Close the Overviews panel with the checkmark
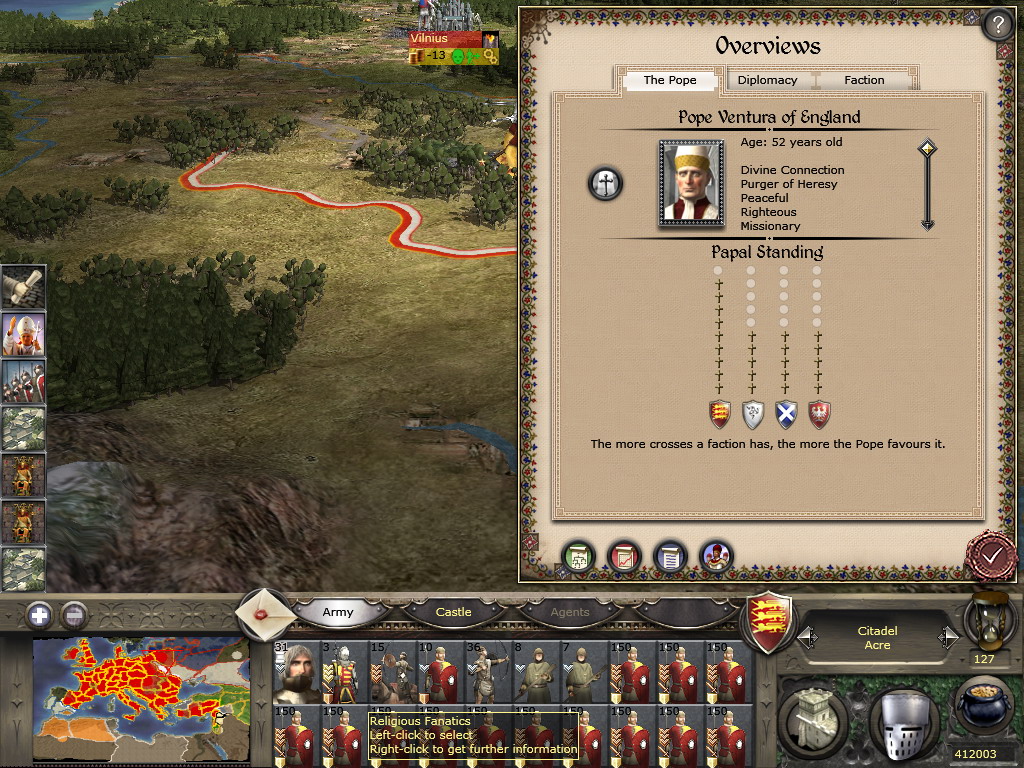Viewport: 1024px width, 768px height. click(x=992, y=554)
